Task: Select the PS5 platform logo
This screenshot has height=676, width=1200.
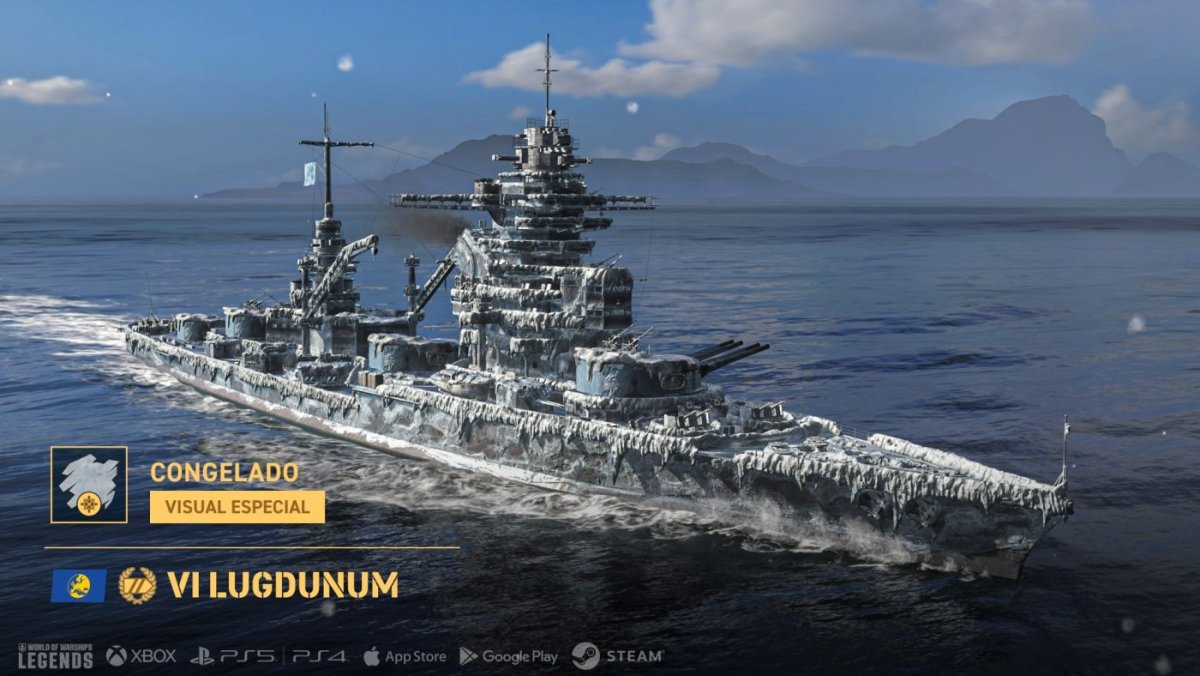Action: coord(231,656)
